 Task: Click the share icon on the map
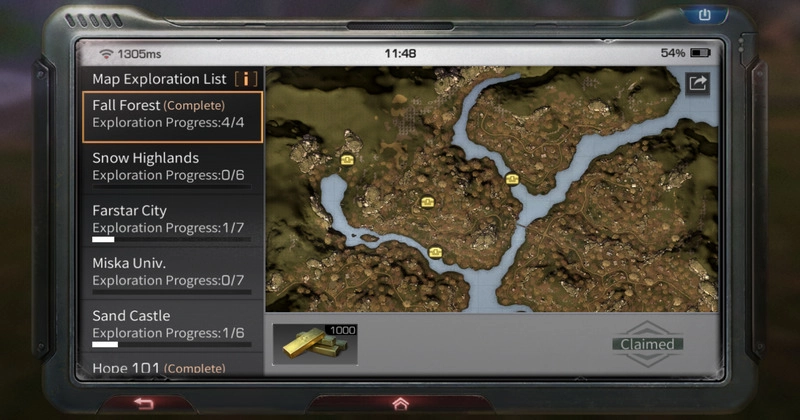(x=697, y=84)
